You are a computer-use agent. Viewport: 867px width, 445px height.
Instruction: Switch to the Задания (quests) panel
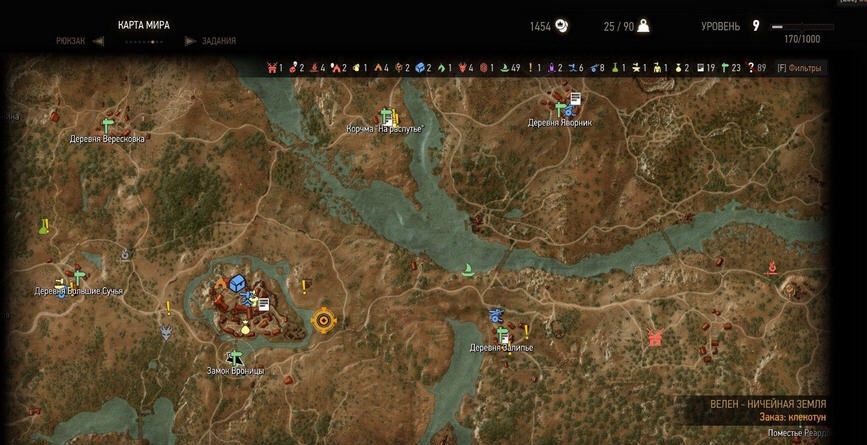(218, 41)
